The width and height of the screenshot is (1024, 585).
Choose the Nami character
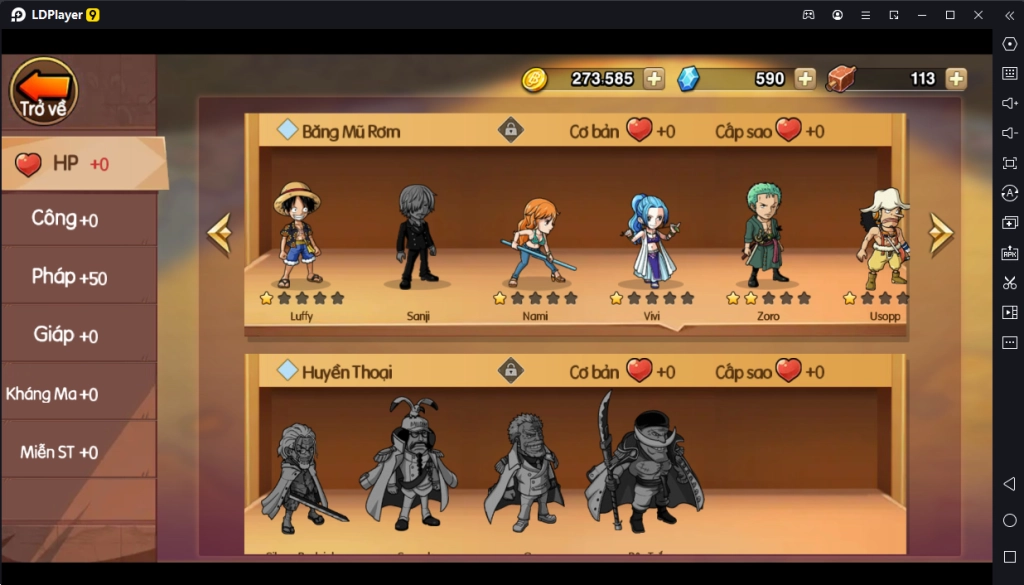[x=534, y=240]
